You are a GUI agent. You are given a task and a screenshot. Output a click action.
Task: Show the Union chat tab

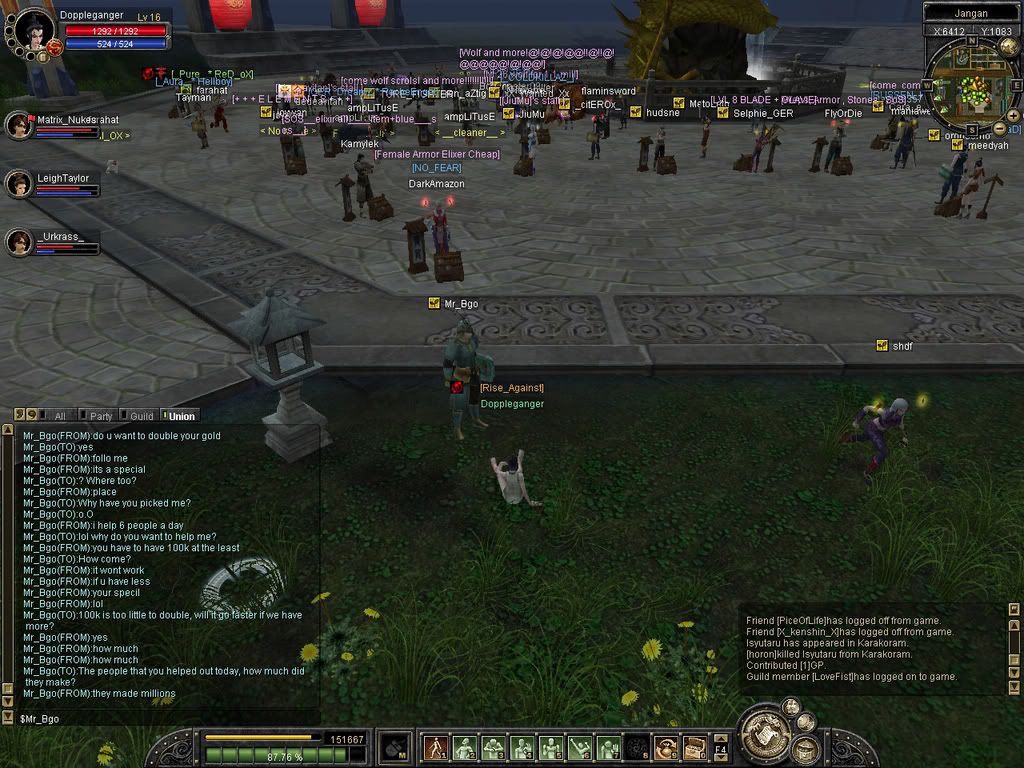[181, 416]
